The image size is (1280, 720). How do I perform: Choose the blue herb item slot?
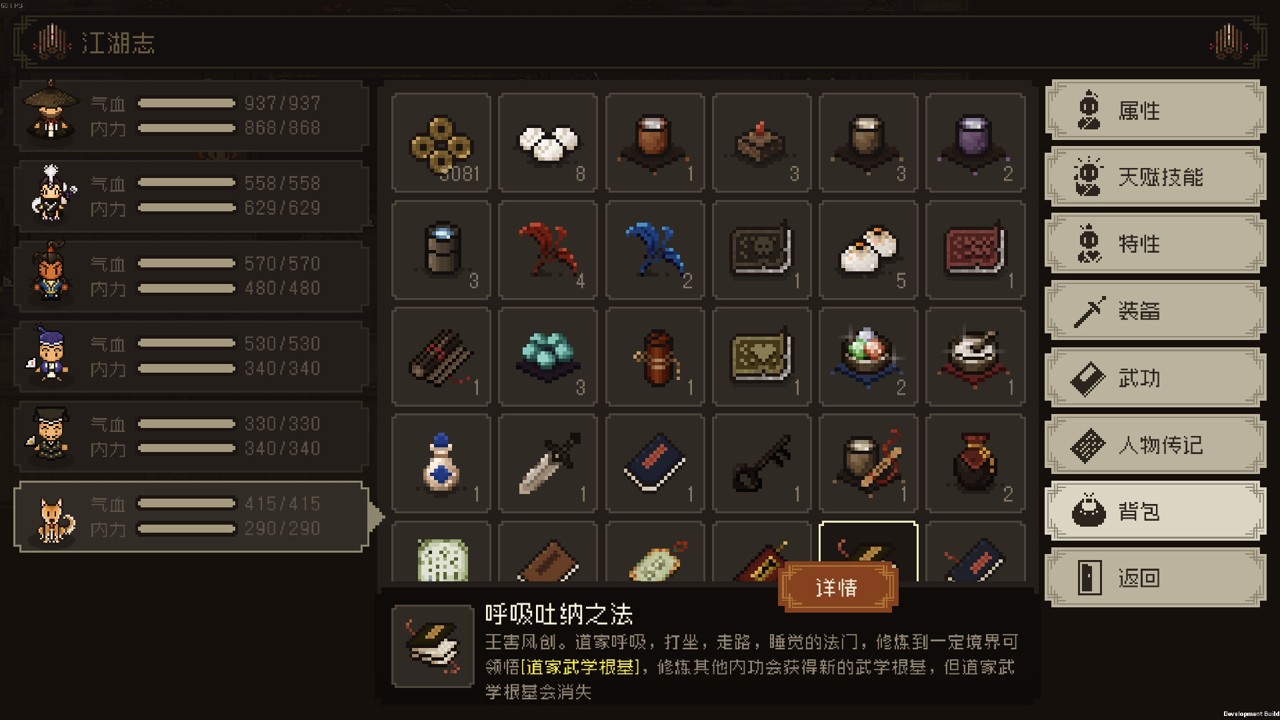pyautogui.click(x=655, y=249)
